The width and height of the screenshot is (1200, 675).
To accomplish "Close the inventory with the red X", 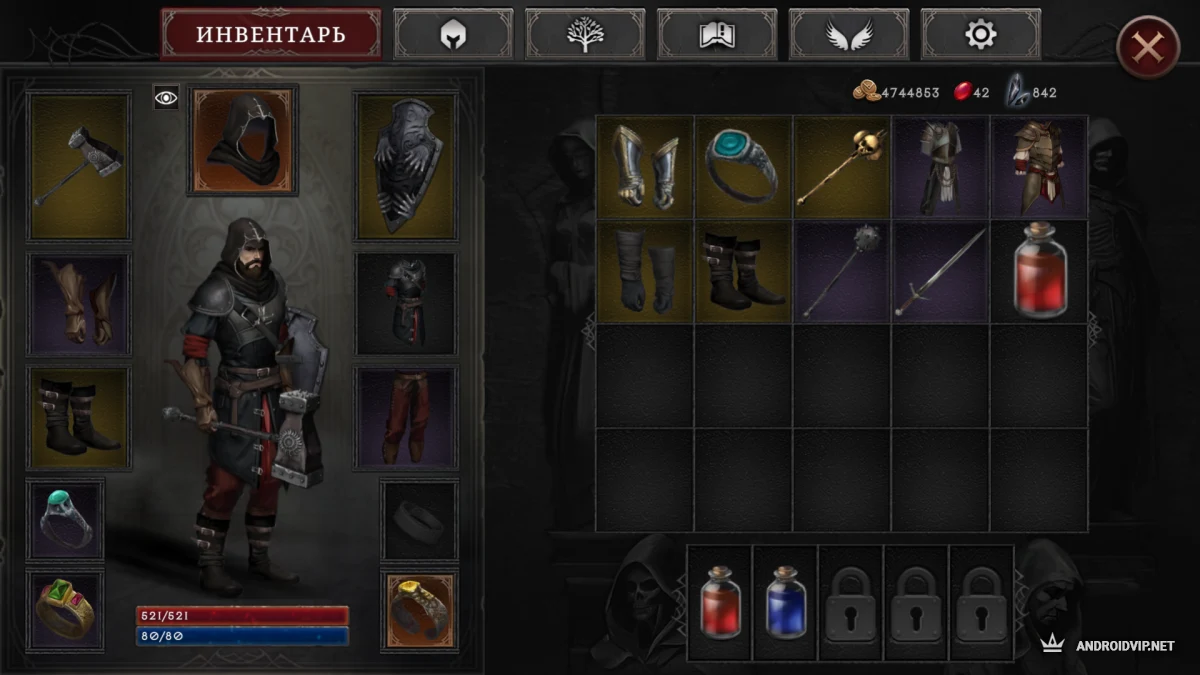I will 1148,47.
